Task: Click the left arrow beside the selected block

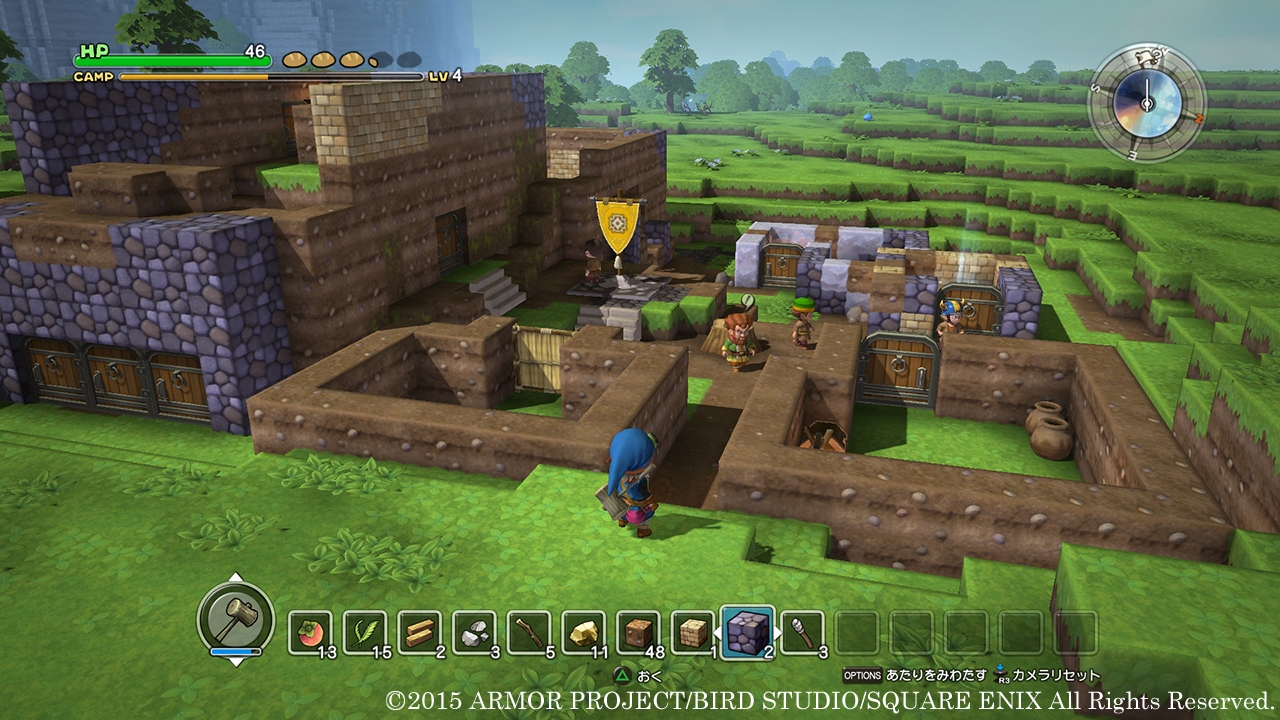Action: [x=717, y=630]
